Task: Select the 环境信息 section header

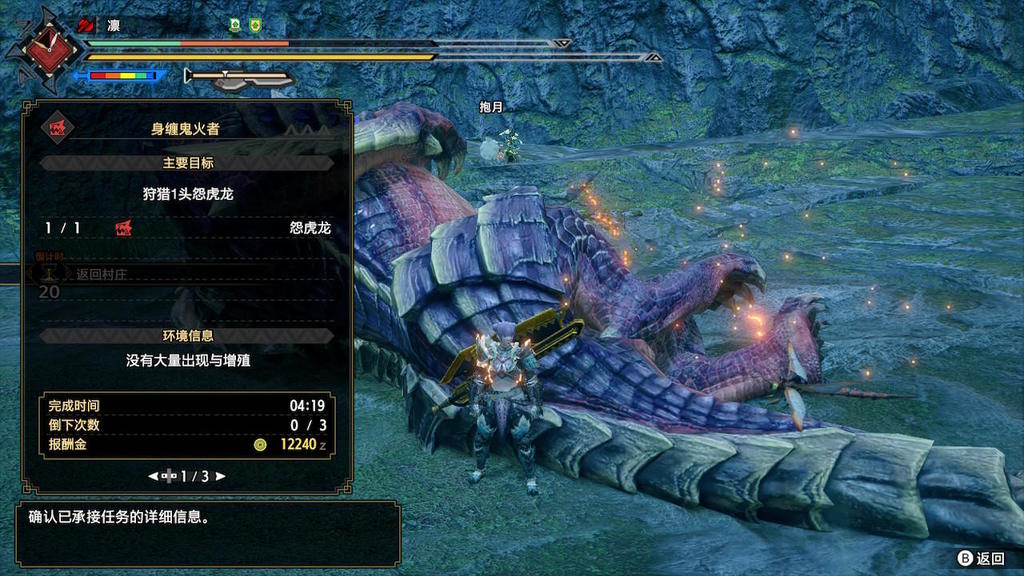Action: (x=187, y=336)
